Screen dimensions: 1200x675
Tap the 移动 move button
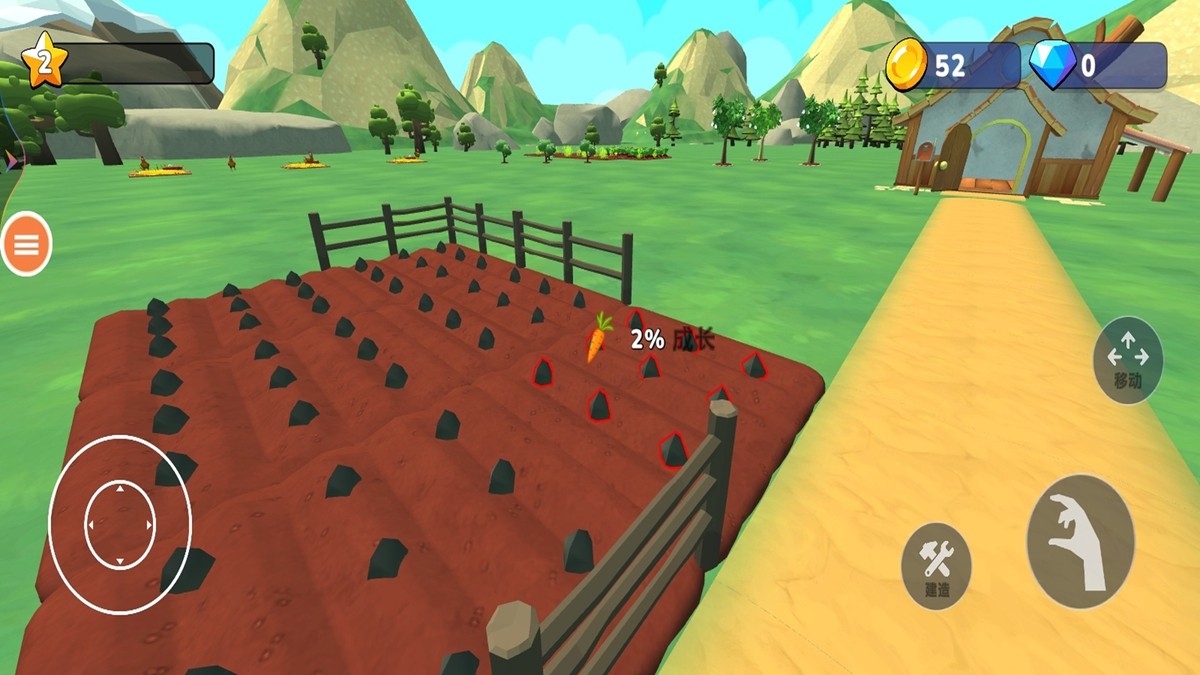pyautogui.click(x=1128, y=360)
